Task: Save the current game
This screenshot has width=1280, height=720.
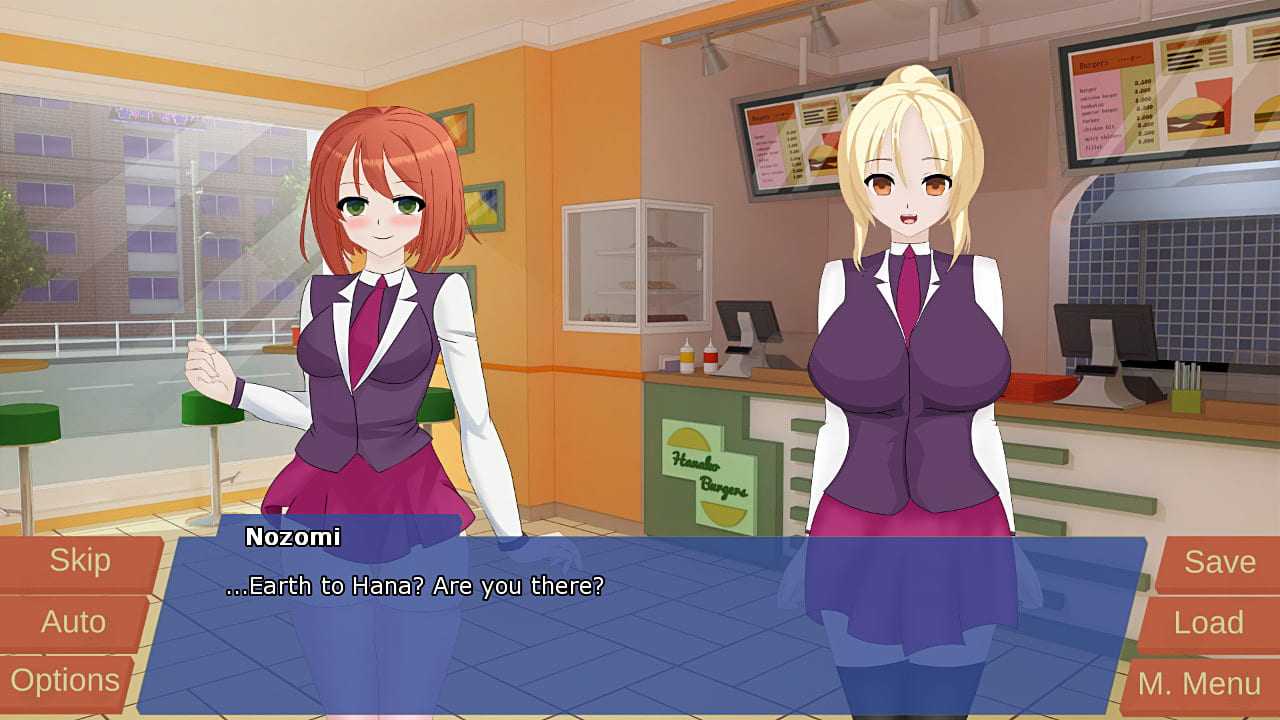Action: (1219, 563)
